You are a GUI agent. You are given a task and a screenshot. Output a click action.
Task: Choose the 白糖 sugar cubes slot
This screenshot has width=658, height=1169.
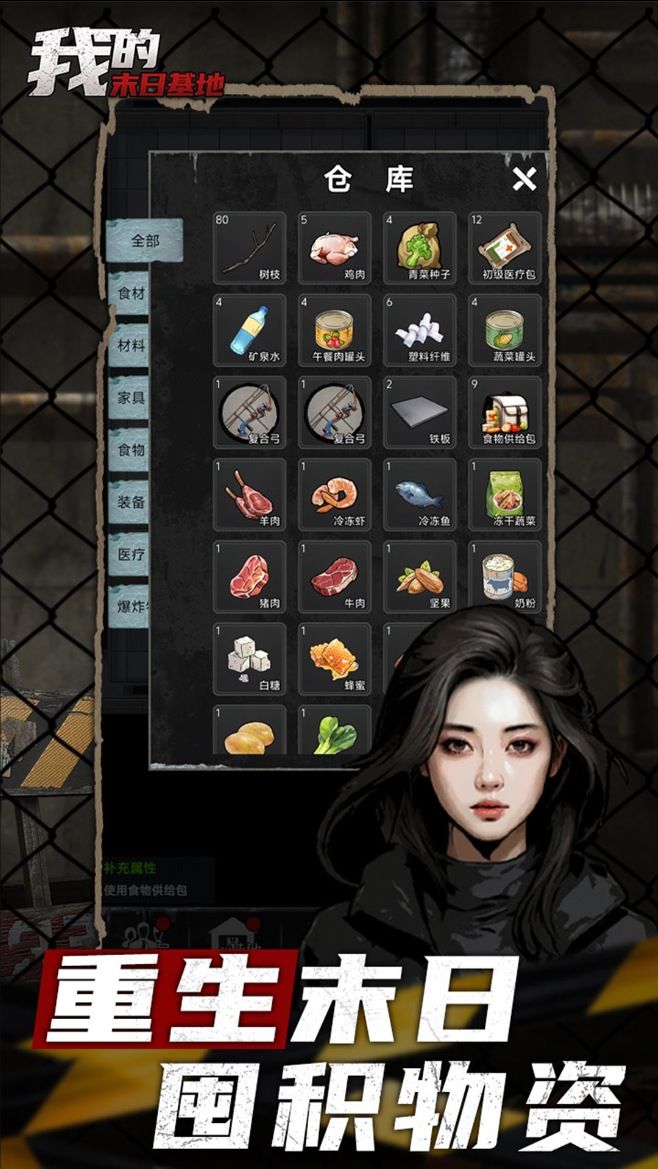click(249, 659)
